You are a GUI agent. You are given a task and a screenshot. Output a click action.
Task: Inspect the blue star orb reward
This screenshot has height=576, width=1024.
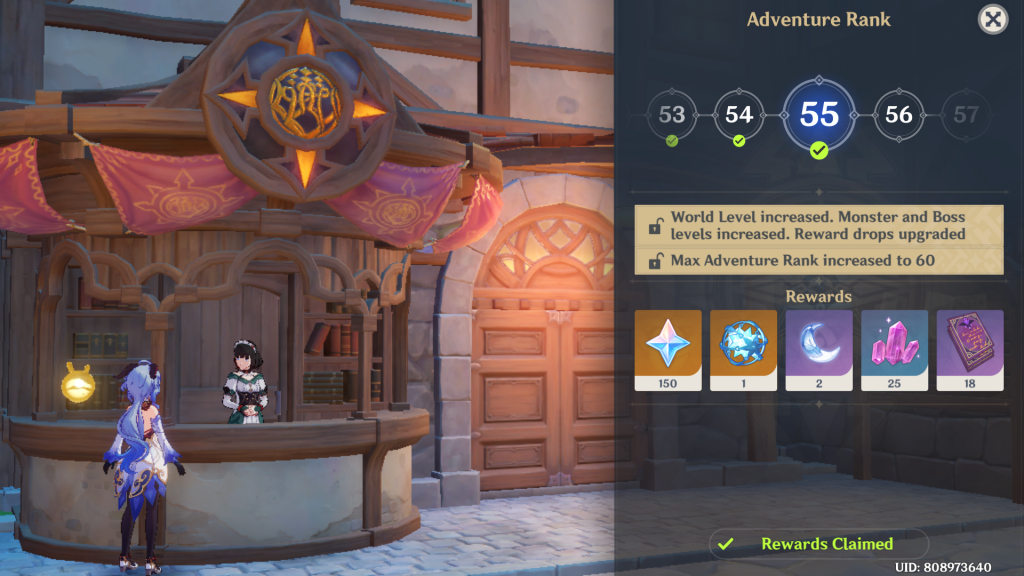tap(743, 350)
